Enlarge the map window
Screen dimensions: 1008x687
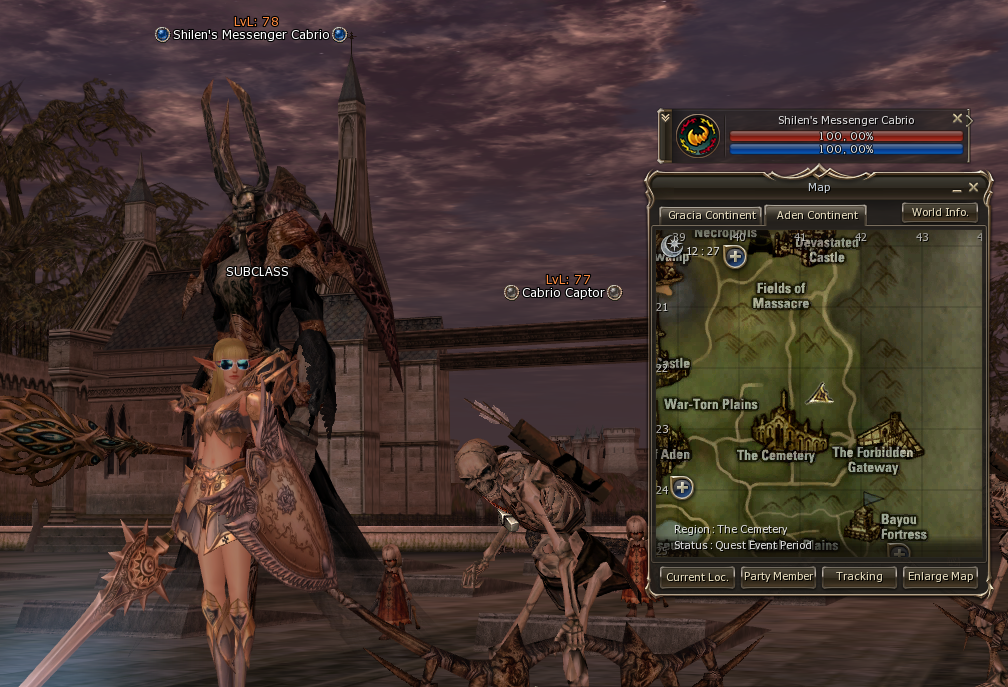click(x=939, y=576)
